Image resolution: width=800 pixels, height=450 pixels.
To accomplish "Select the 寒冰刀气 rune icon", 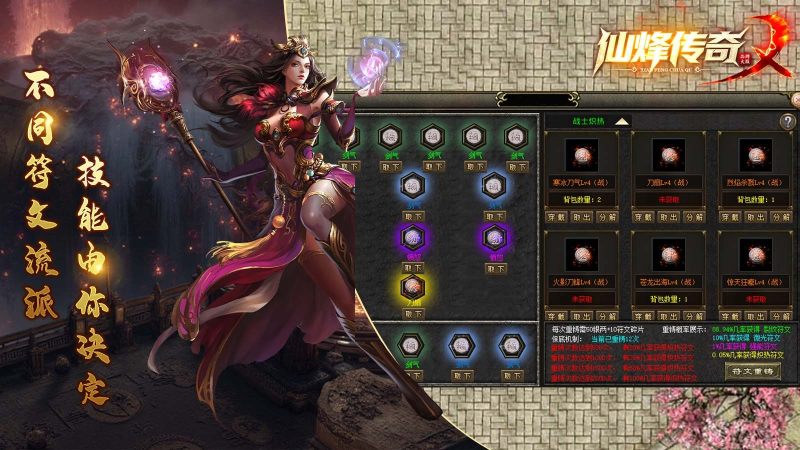I will tap(581, 156).
